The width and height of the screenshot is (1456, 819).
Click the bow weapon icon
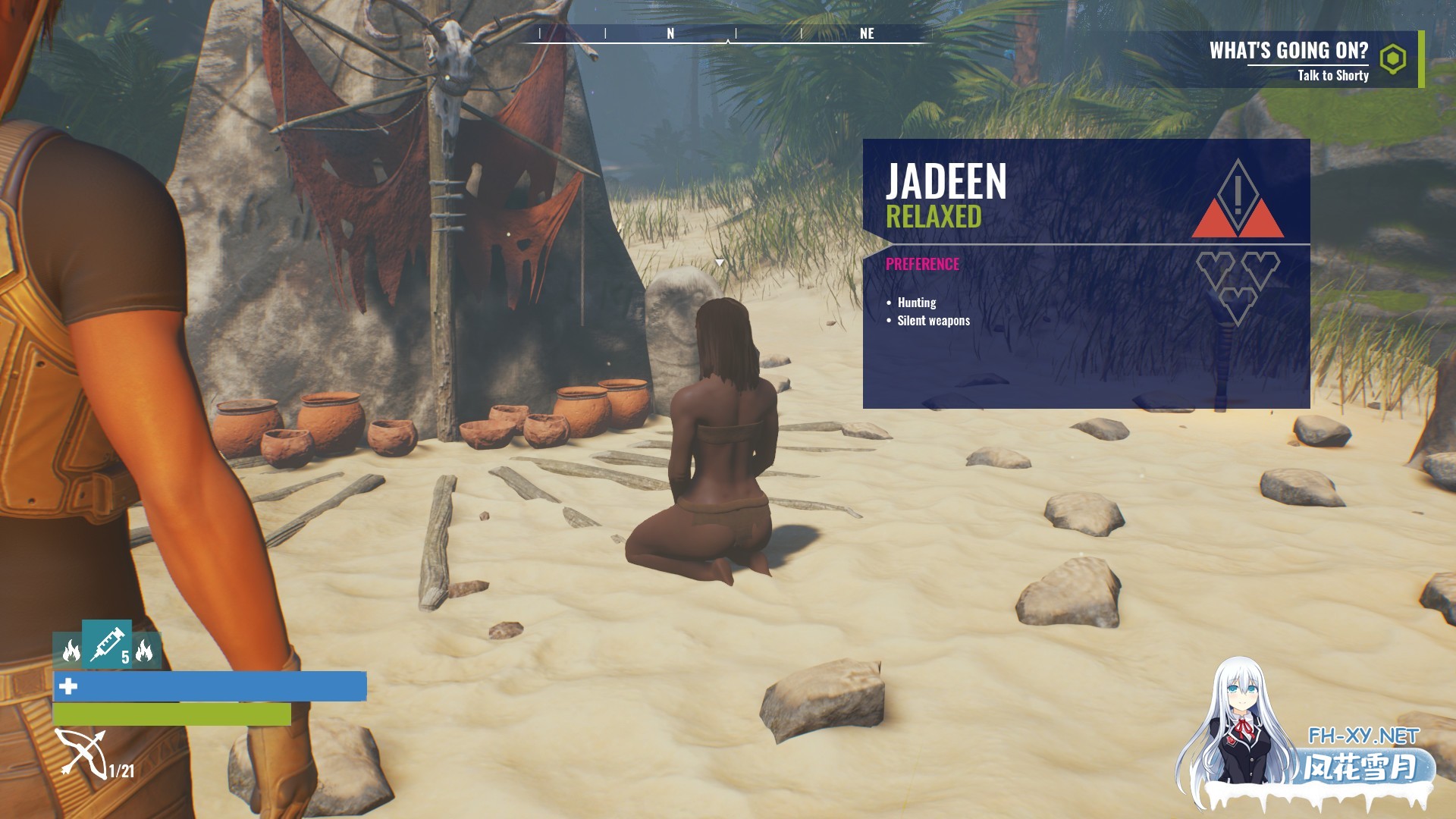[x=81, y=753]
